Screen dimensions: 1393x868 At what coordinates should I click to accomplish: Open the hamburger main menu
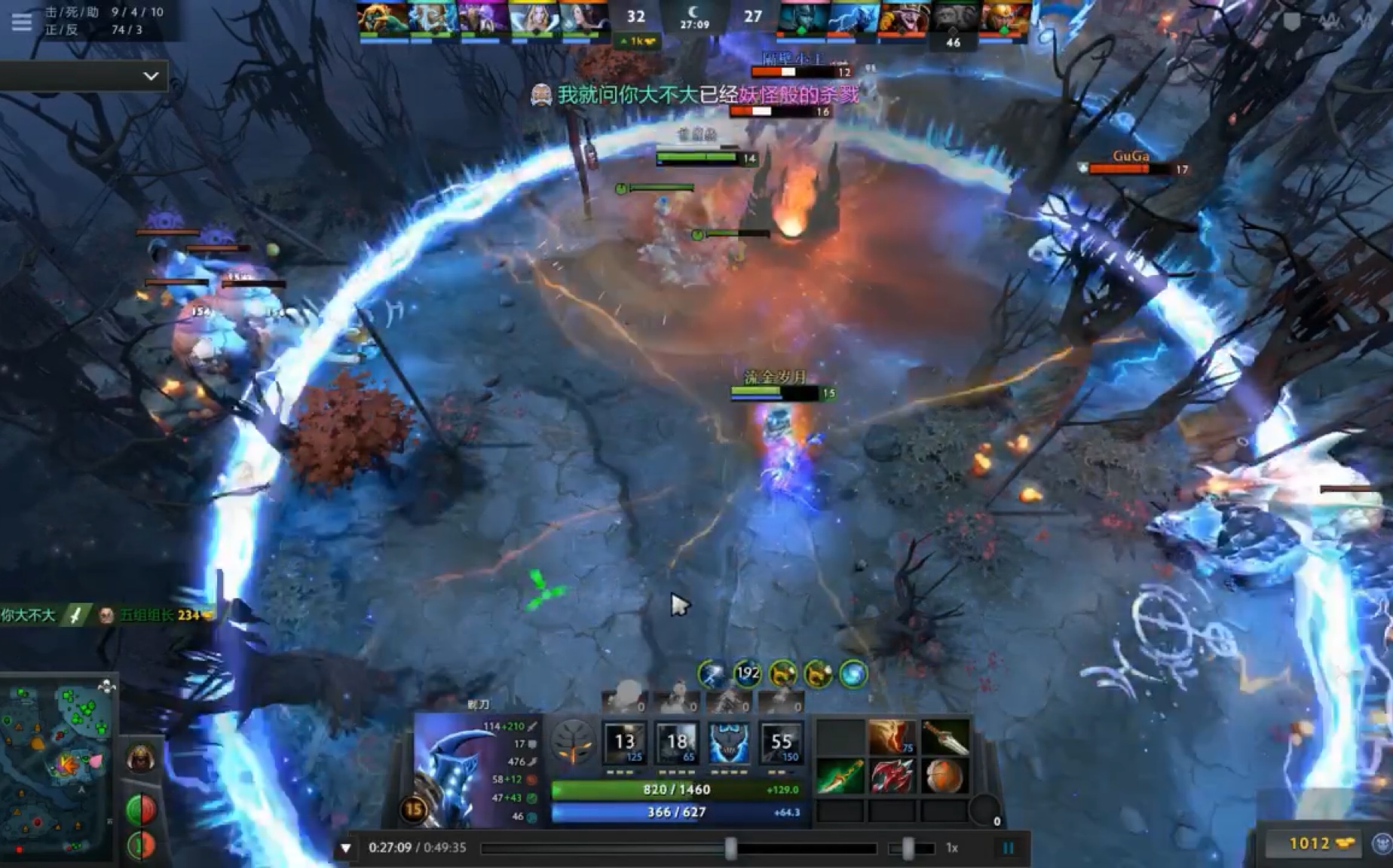pos(21,21)
